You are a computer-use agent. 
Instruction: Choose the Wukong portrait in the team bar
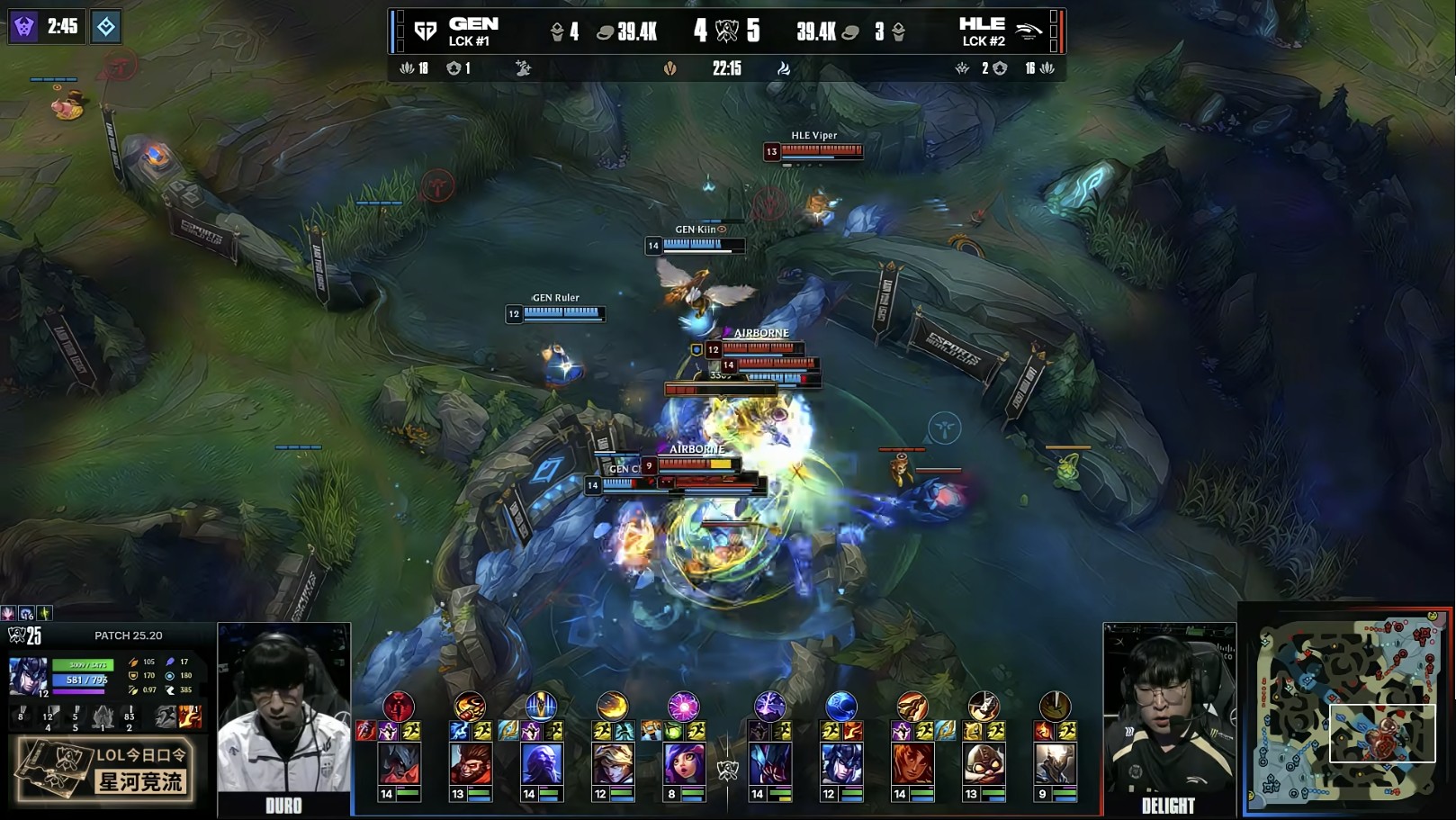470,764
